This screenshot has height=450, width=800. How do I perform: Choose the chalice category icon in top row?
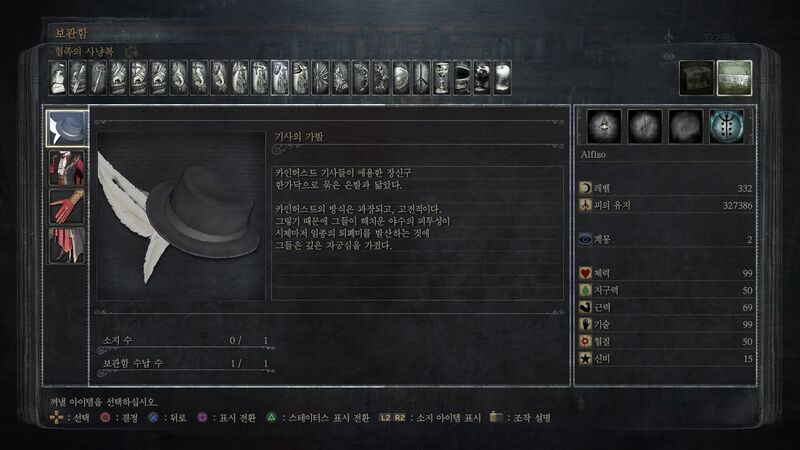[x=441, y=77]
